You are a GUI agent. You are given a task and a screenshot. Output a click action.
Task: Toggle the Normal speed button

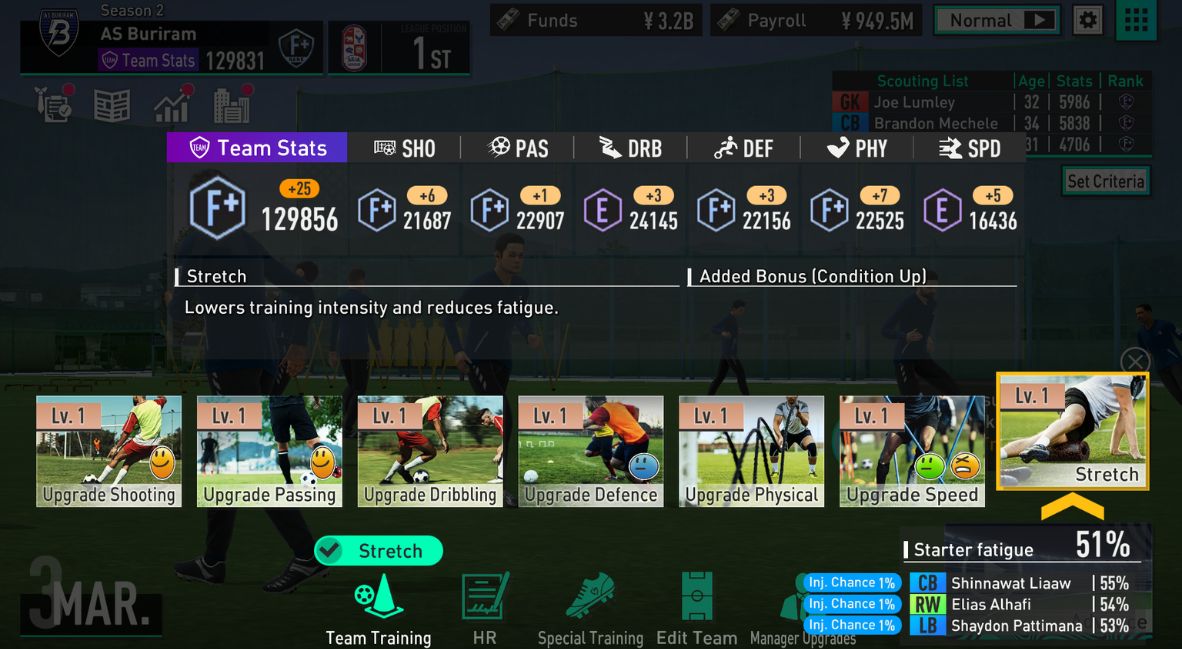pos(996,20)
